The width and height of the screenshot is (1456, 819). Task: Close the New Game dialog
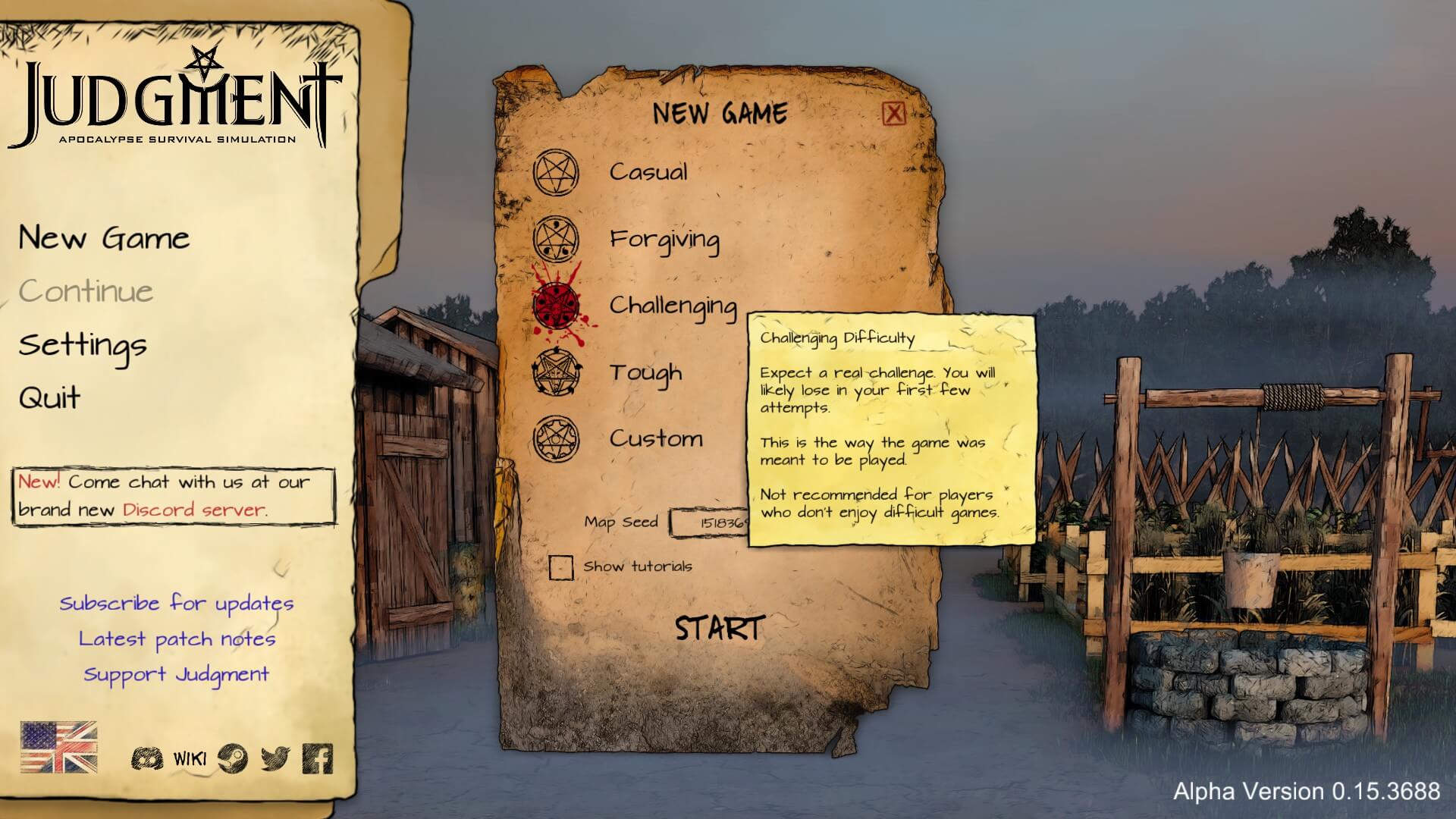click(x=894, y=114)
